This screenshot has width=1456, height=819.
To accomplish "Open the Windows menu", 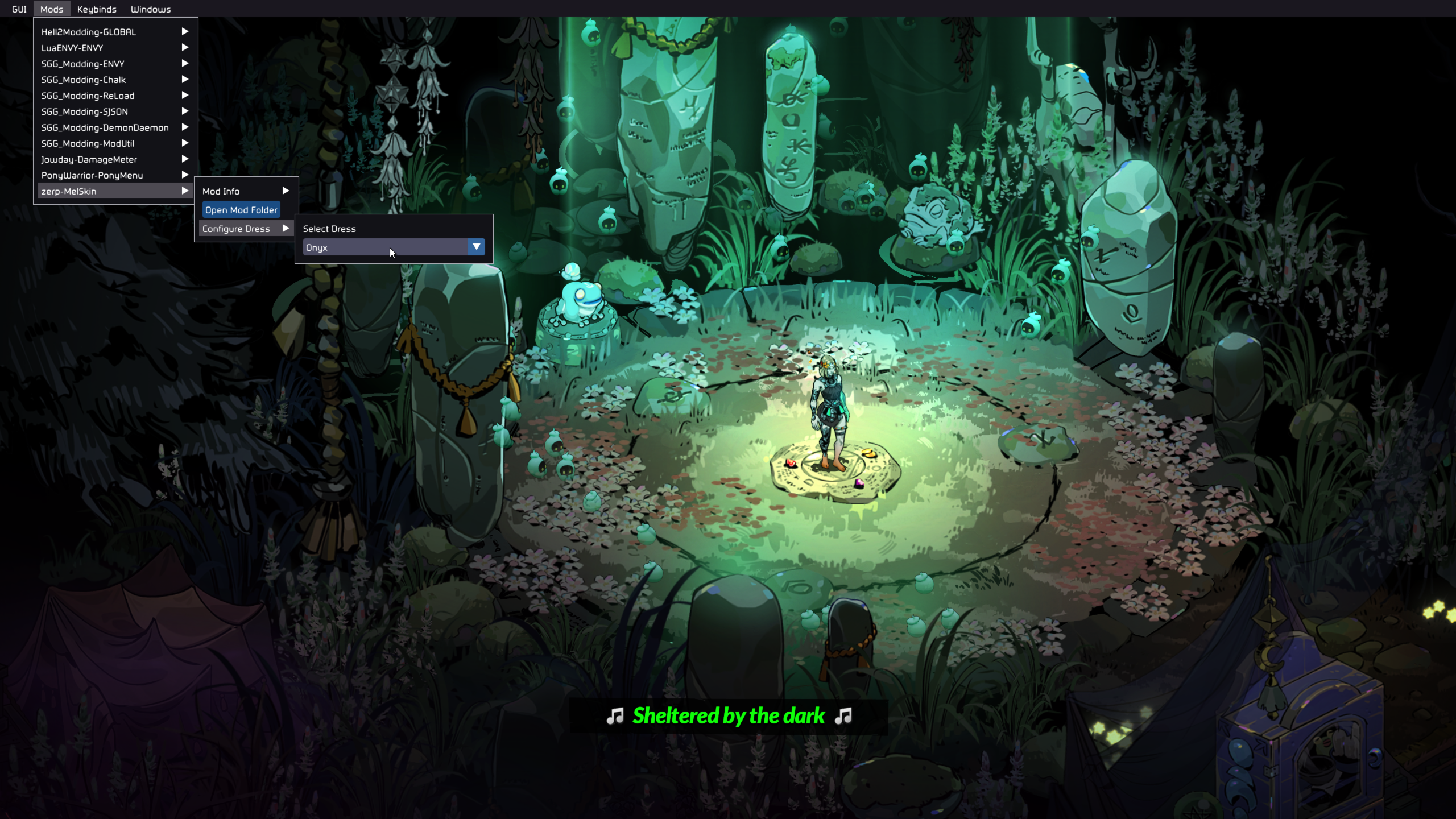I will [151, 9].
